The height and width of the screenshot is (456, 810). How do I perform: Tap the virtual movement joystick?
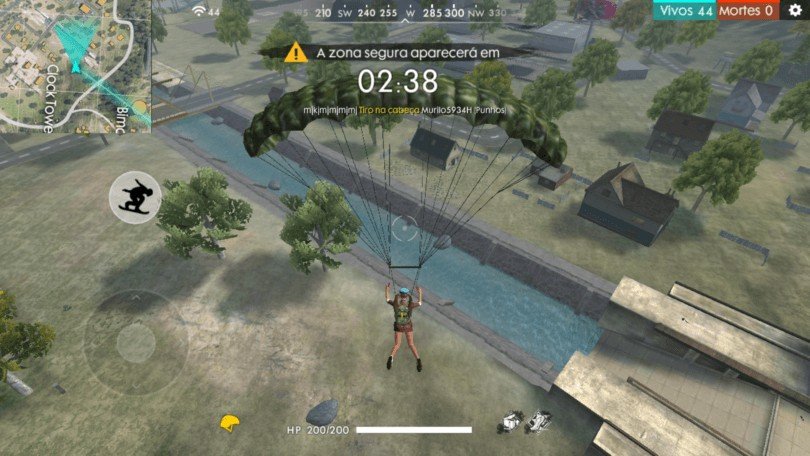click(x=135, y=343)
